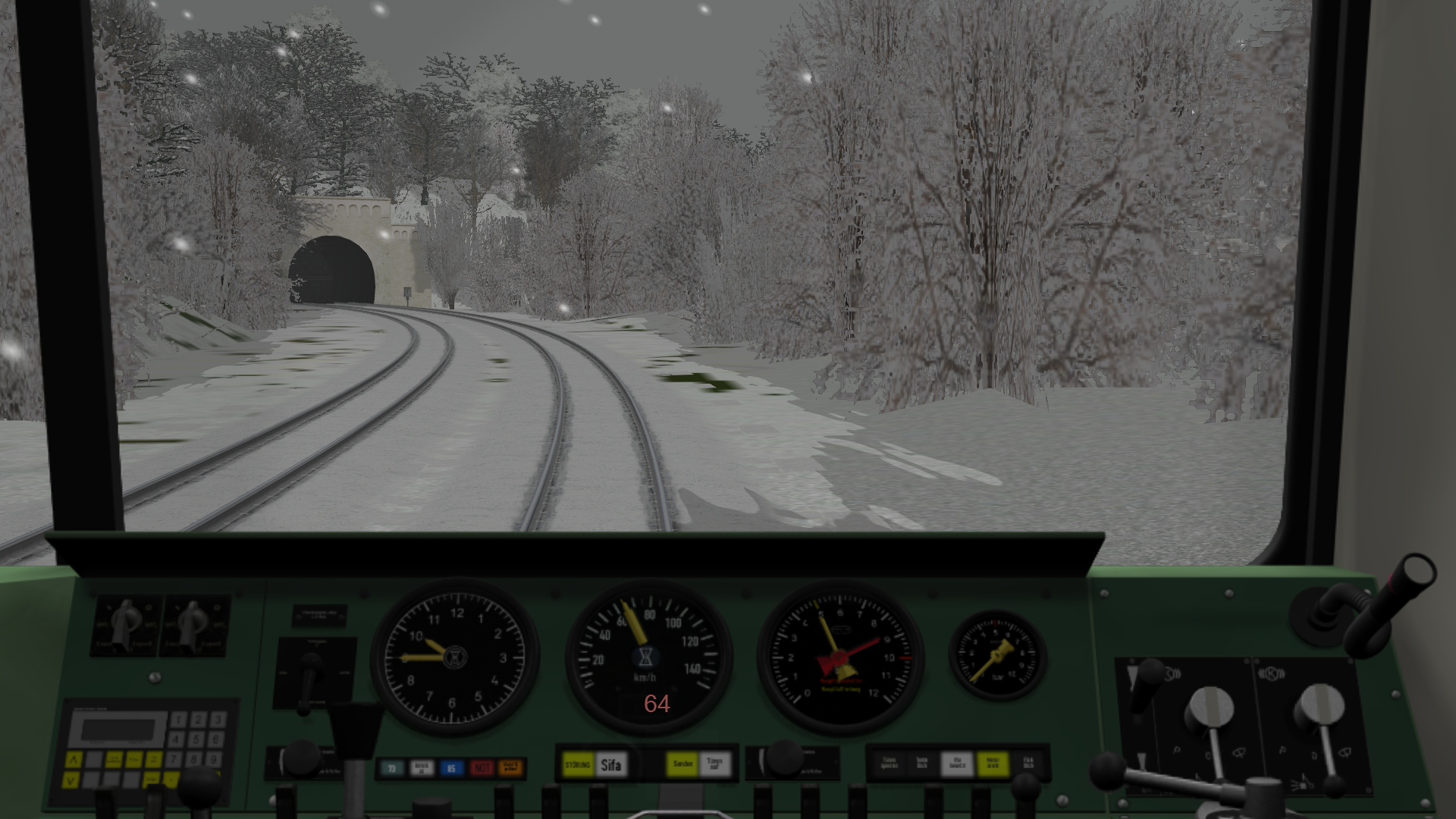Hit the red NOT emergency button

point(482,768)
